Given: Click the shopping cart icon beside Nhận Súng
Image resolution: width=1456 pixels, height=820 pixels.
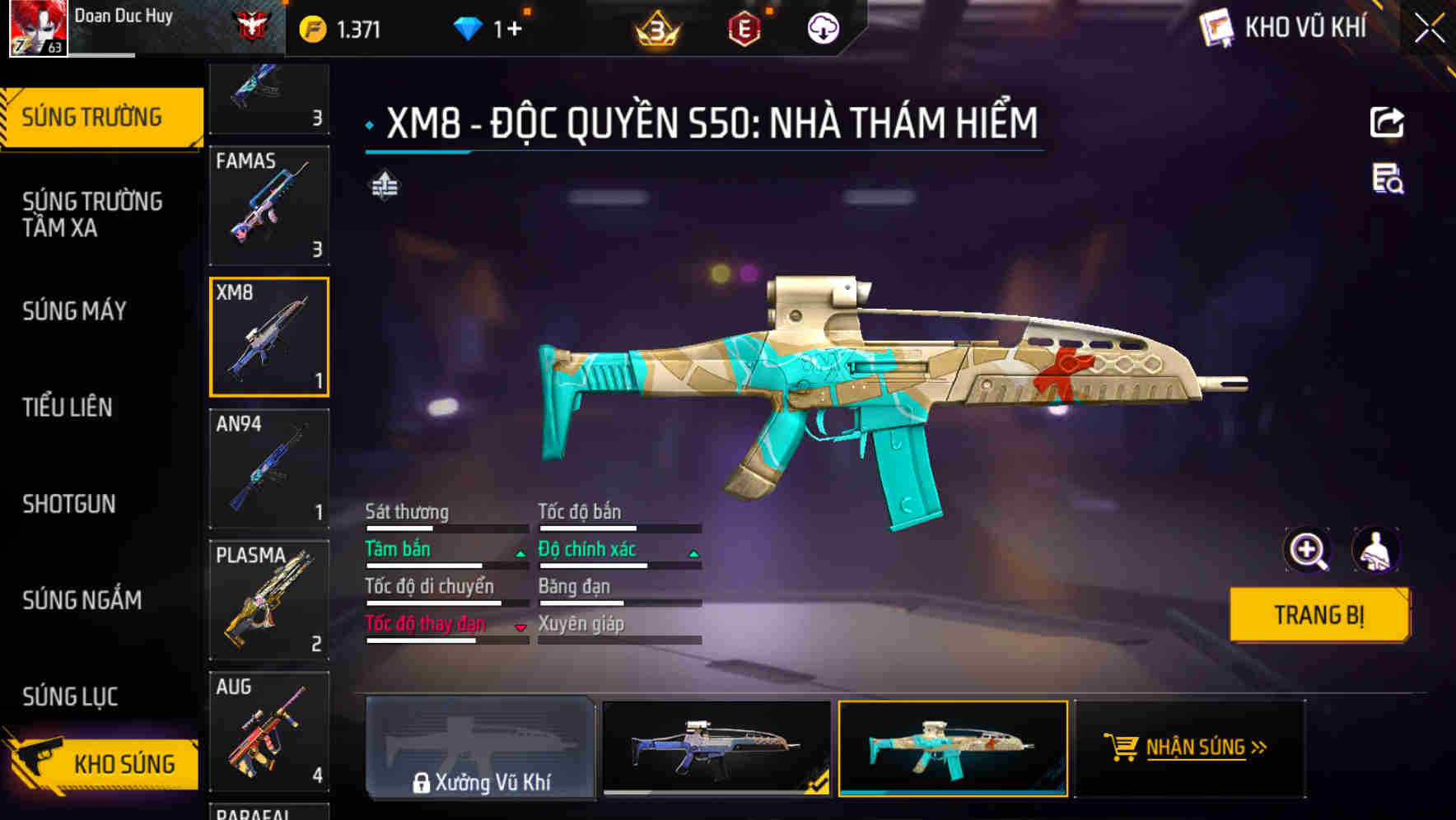Looking at the screenshot, I should point(1120,748).
